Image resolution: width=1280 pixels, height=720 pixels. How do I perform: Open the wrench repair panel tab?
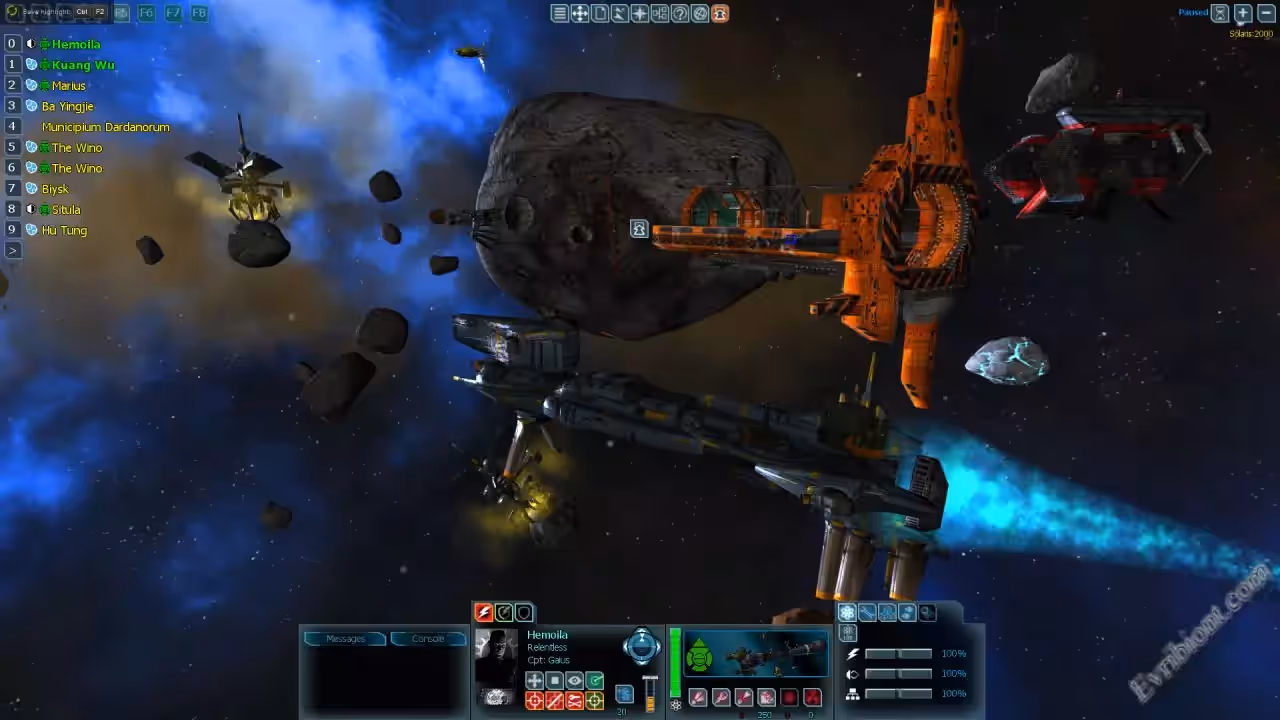click(x=867, y=612)
